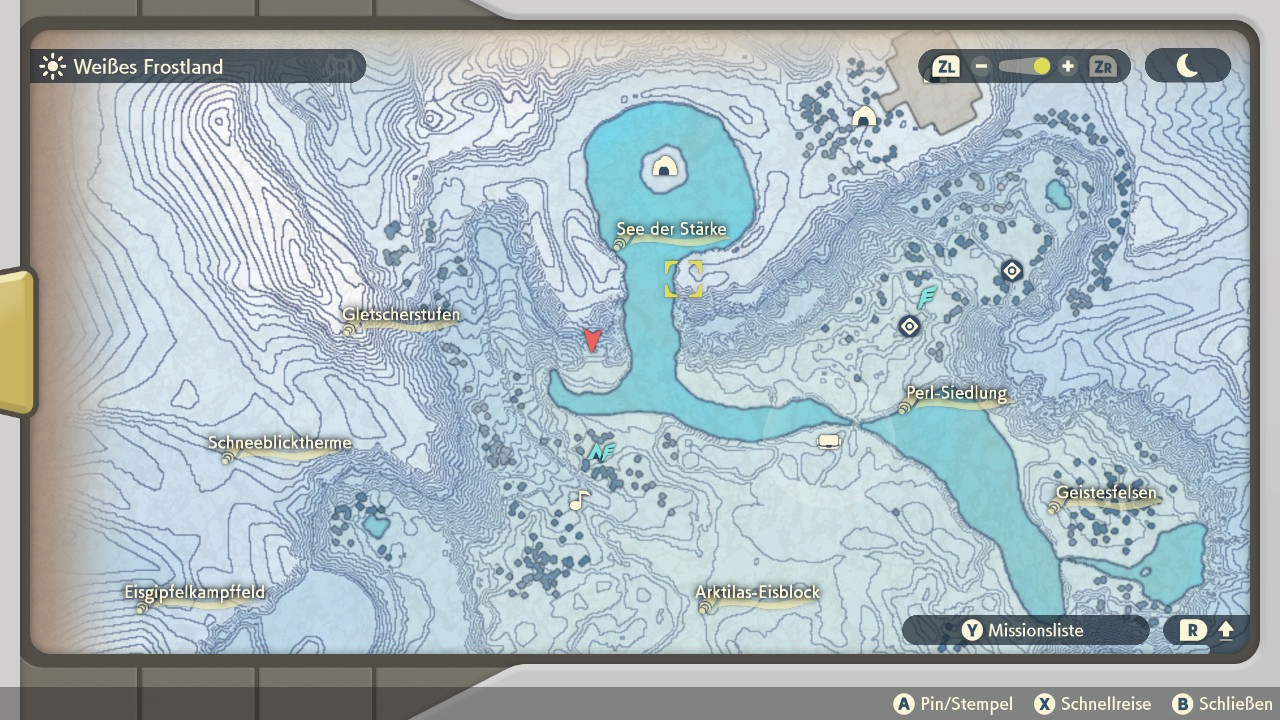Choose the camp tent marker near the village

[864, 117]
